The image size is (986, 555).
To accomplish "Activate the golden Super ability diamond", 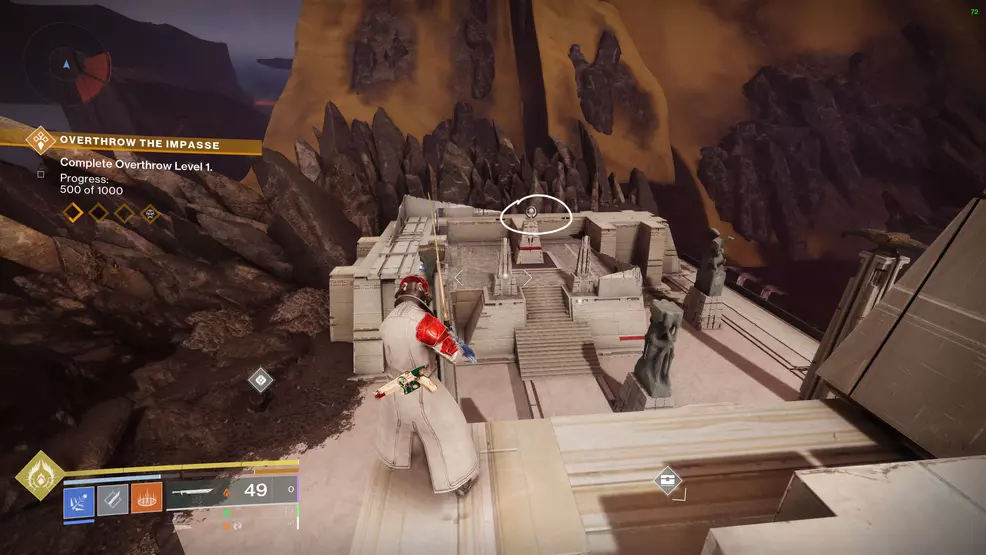I will pyautogui.click(x=40, y=482).
